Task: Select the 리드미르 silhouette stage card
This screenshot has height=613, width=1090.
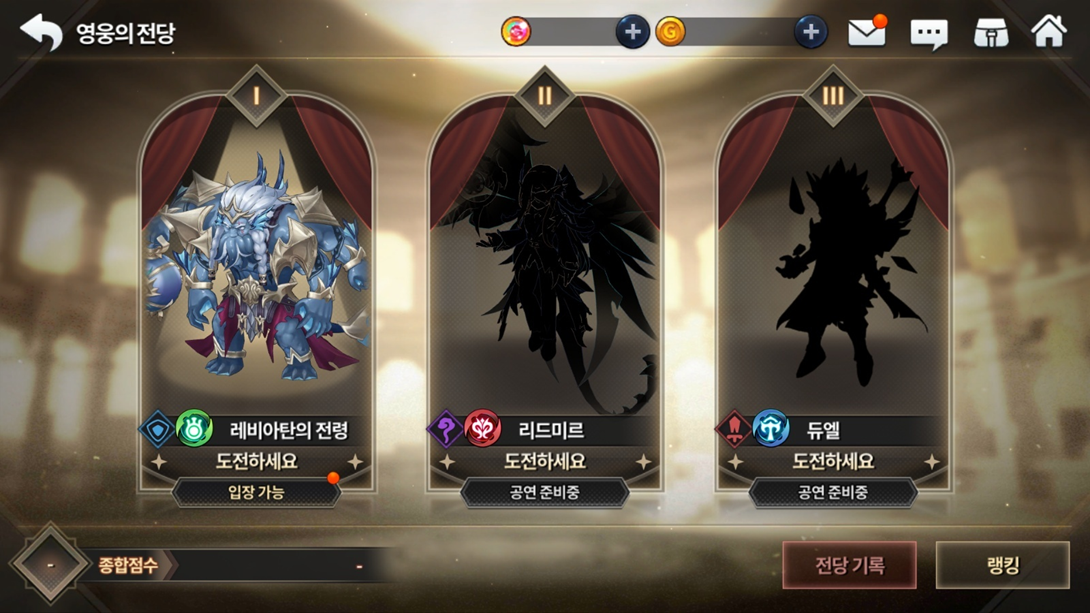Action: (x=545, y=280)
